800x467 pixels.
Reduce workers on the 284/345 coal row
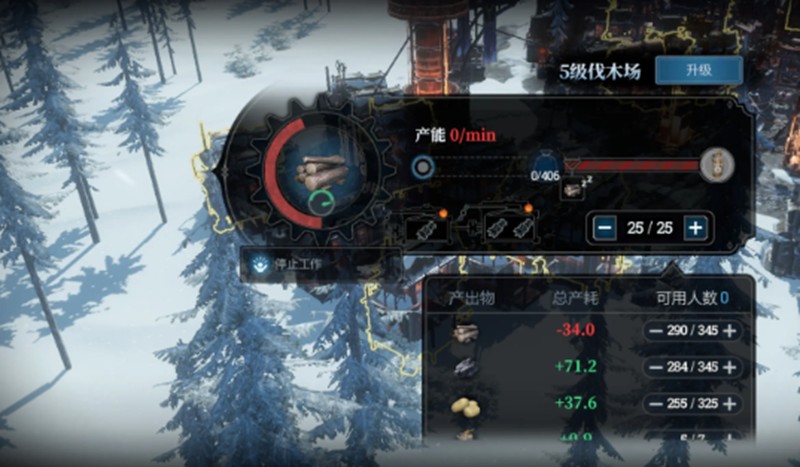pyautogui.click(x=655, y=367)
